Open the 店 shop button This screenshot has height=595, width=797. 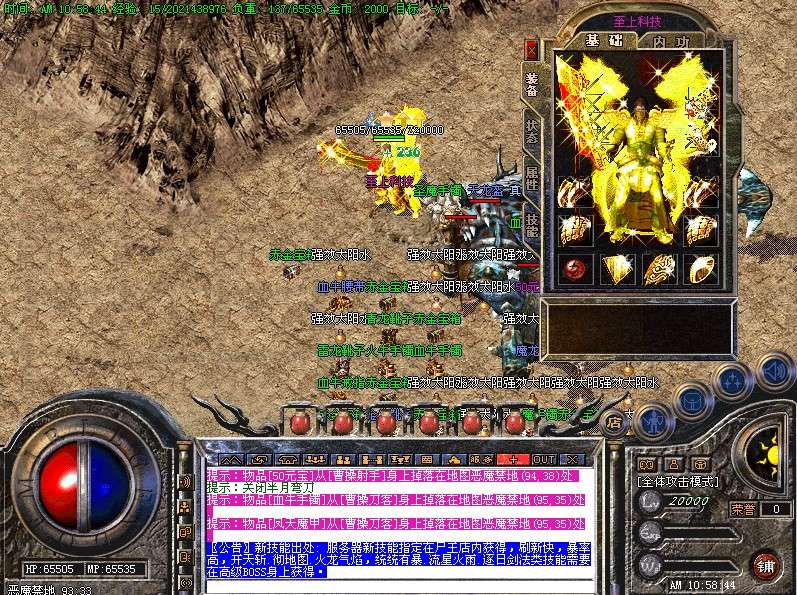[x=615, y=421]
